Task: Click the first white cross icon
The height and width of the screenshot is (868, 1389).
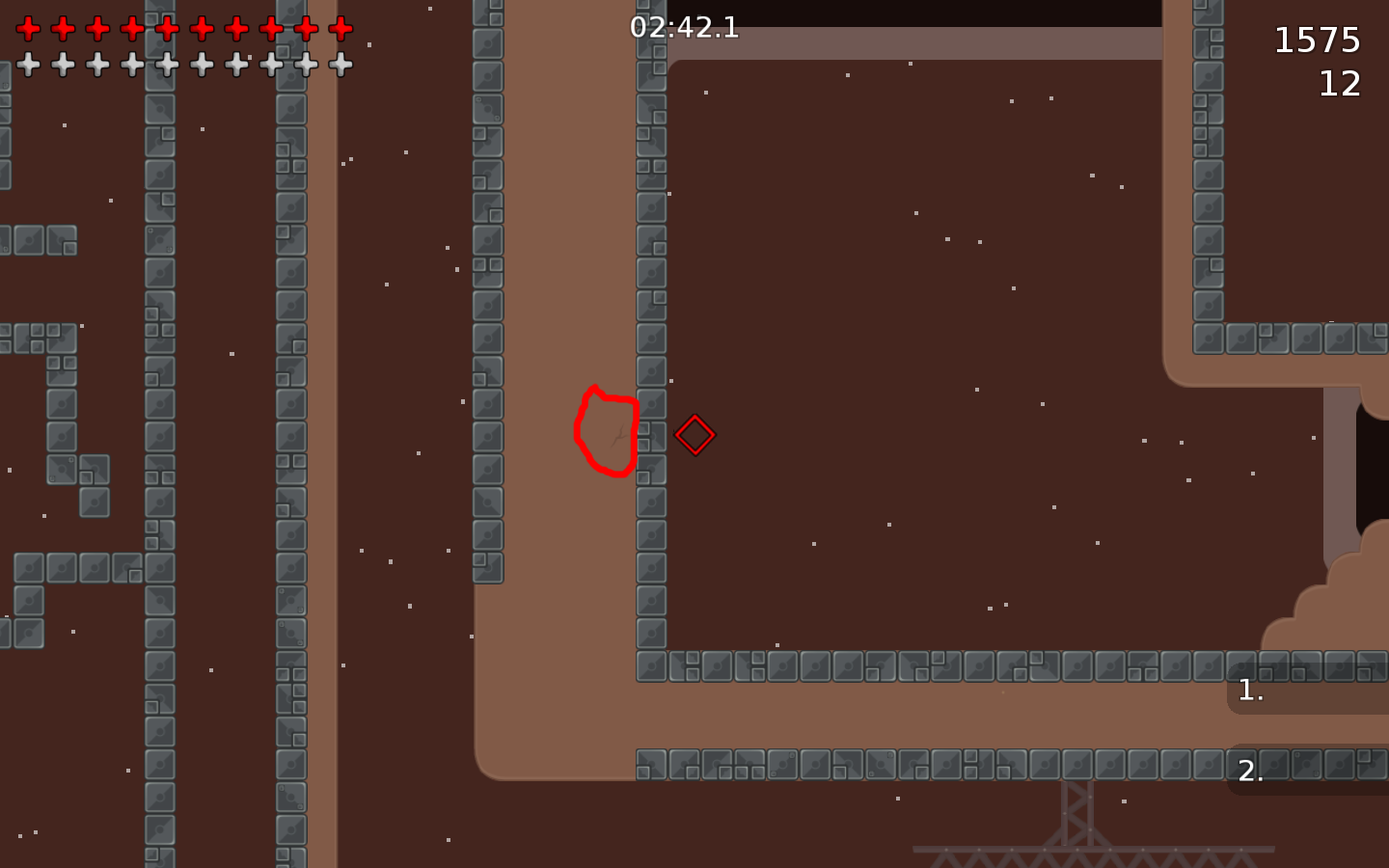Action: (x=27, y=66)
